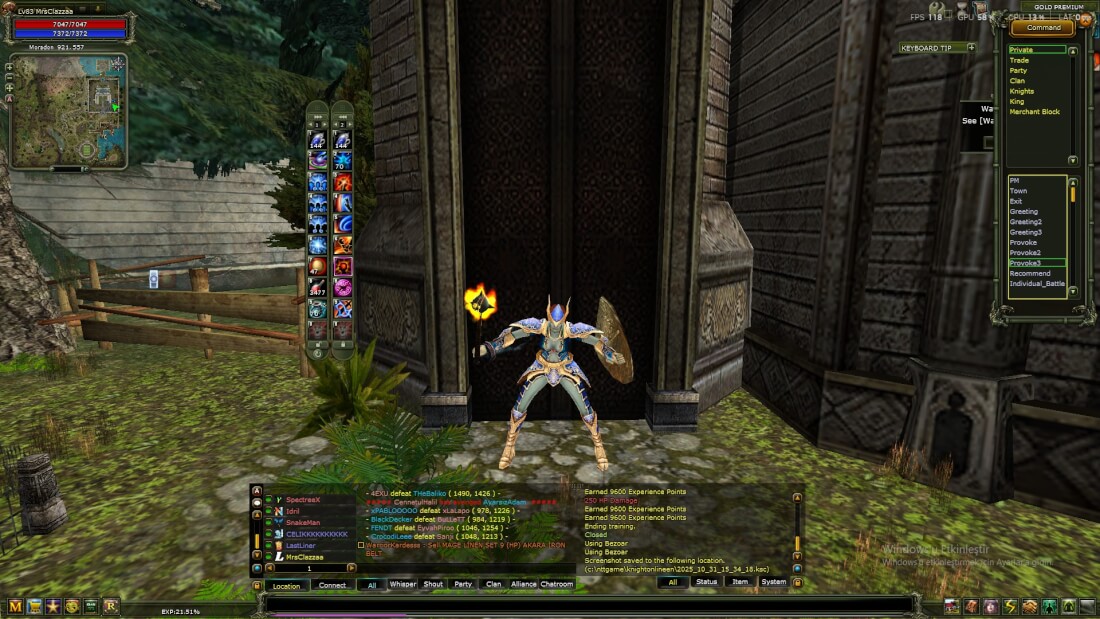Image resolution: width=1100 pixels, height=619 pixels.
Task: Open the minimap
Action: point(68,111)
